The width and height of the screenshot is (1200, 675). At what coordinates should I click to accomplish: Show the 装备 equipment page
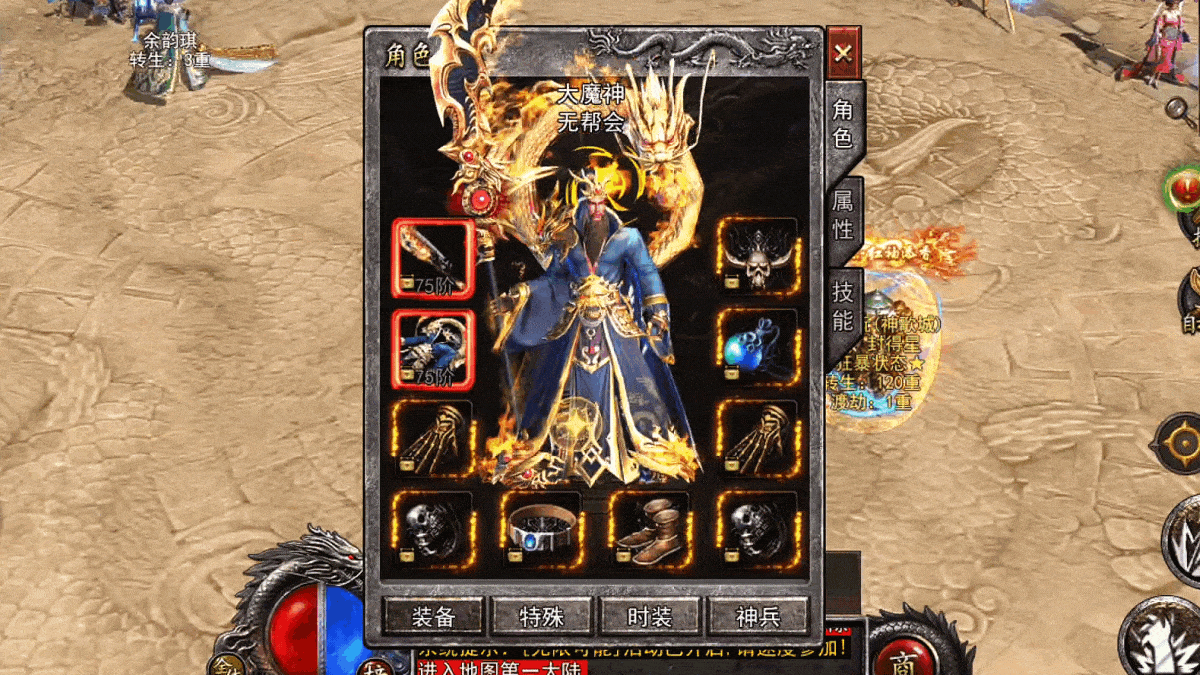(x=434, y=616)
